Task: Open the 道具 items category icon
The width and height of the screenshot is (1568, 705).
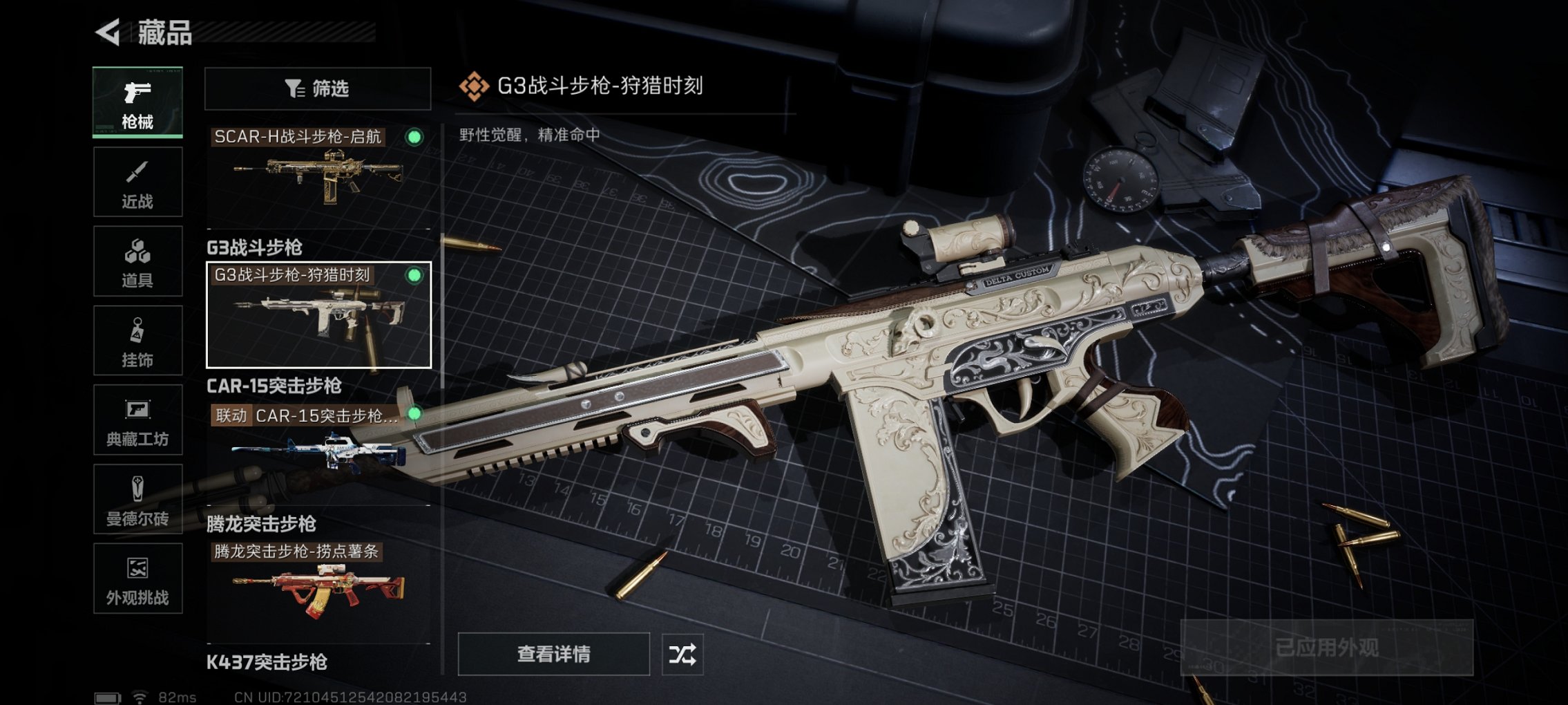Action: click(137, 260)
